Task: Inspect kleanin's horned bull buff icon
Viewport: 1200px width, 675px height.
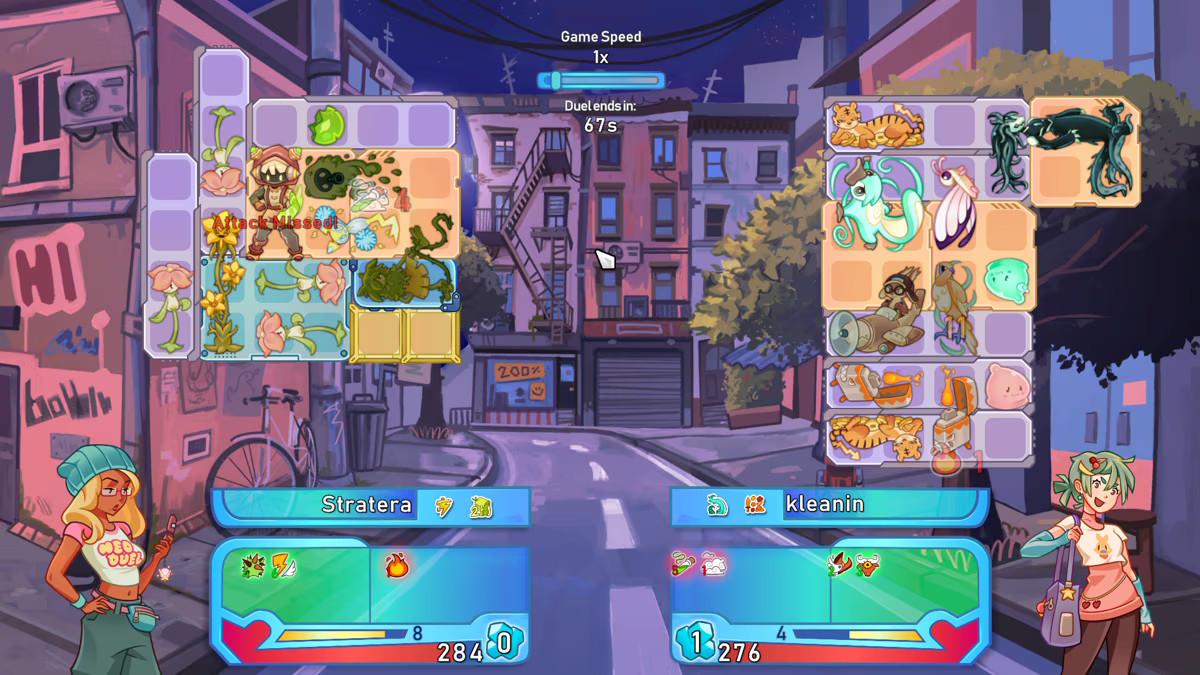Action: 866,566
